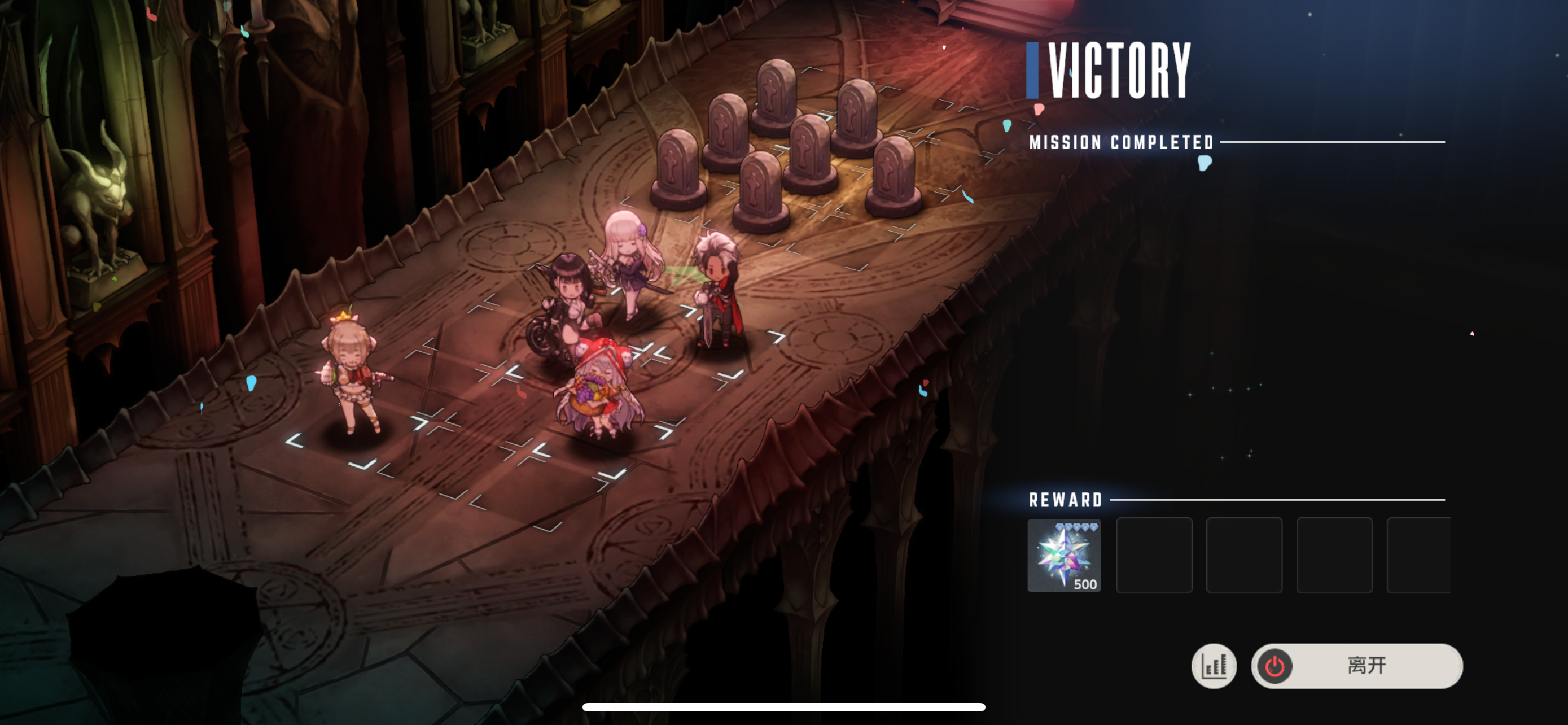The height and width of the screenshot is (725, 1568).
Task: Open the battle statistics bar chart icon
Action: [1213, 665]
